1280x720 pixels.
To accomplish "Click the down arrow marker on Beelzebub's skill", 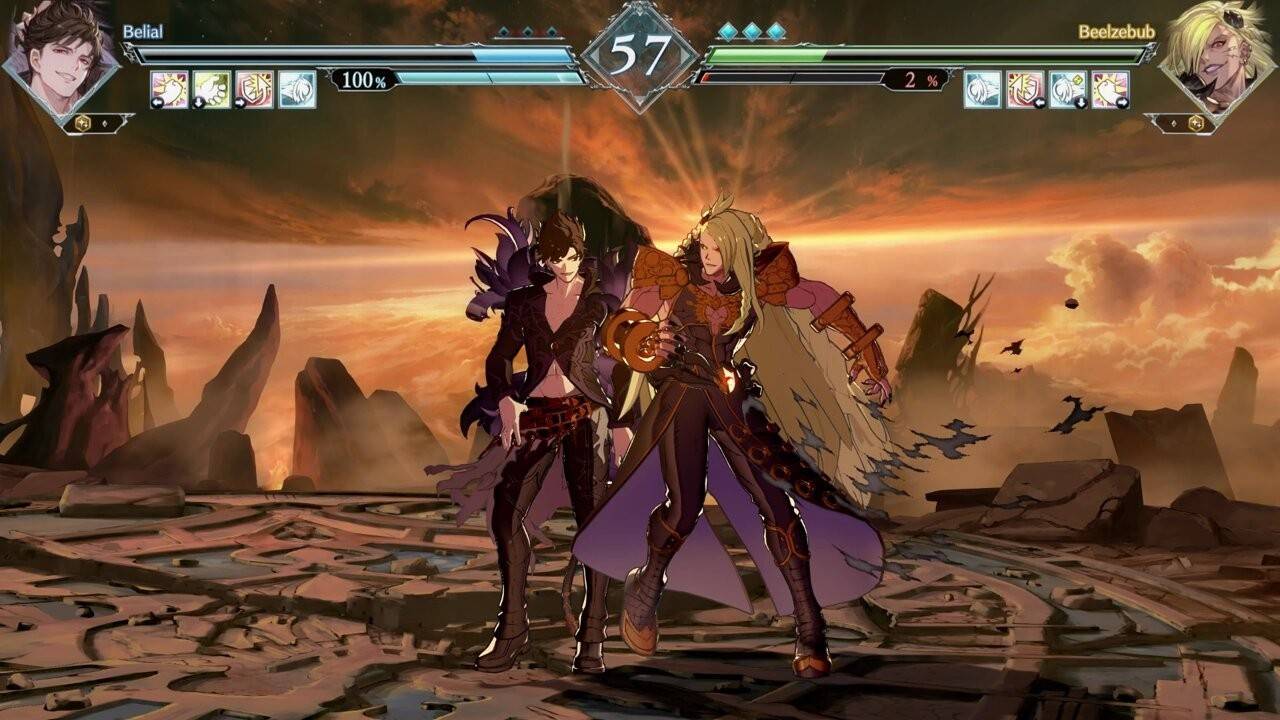I will click(x=1082, y=101).
